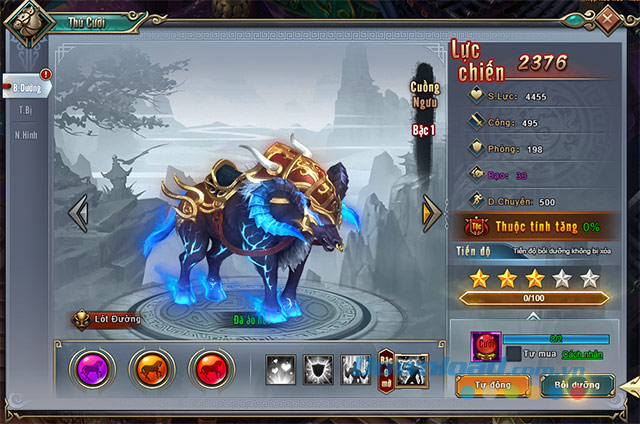Click the Tự động button

click(x=492, y=383)
